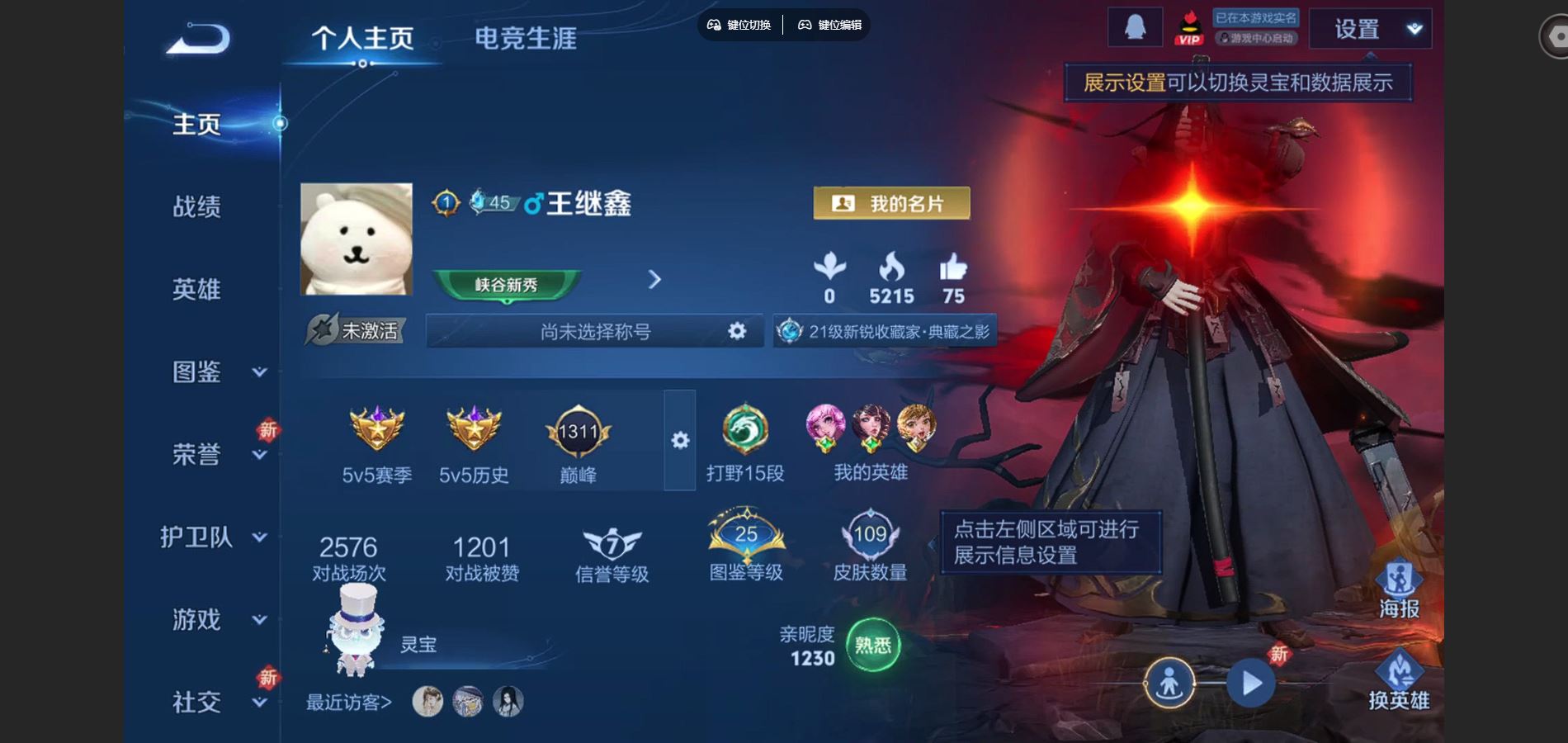
Task: Click the gear icon next to rank badges
Action: pyautogui.click(x=679, y=442)
